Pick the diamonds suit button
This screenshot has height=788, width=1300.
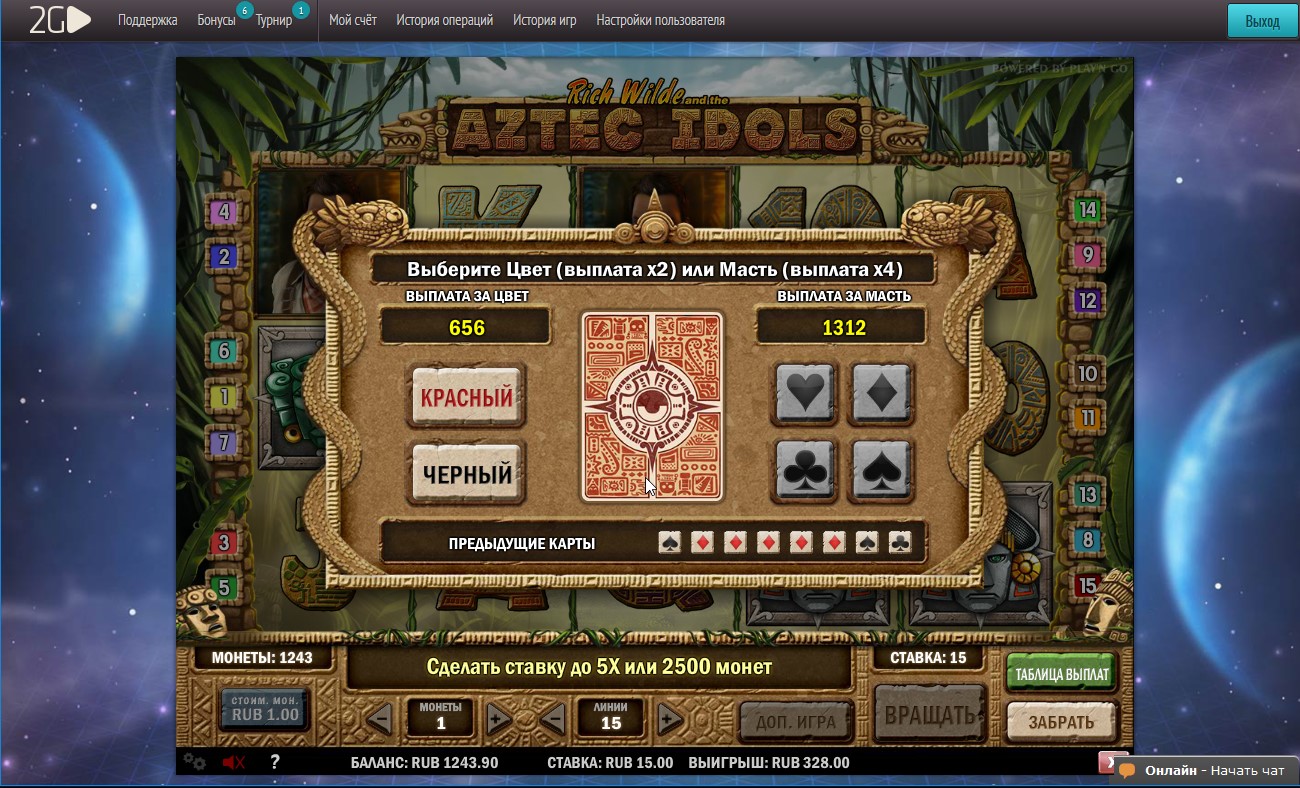881,393
